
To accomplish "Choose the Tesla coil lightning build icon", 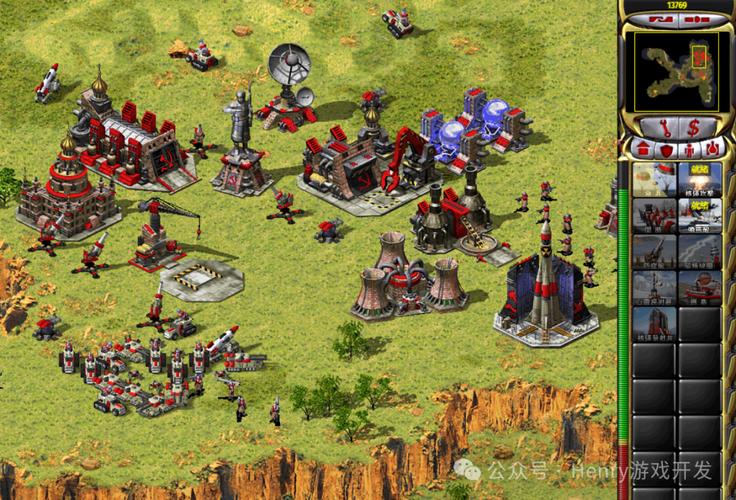I will [x=699, y=251].
